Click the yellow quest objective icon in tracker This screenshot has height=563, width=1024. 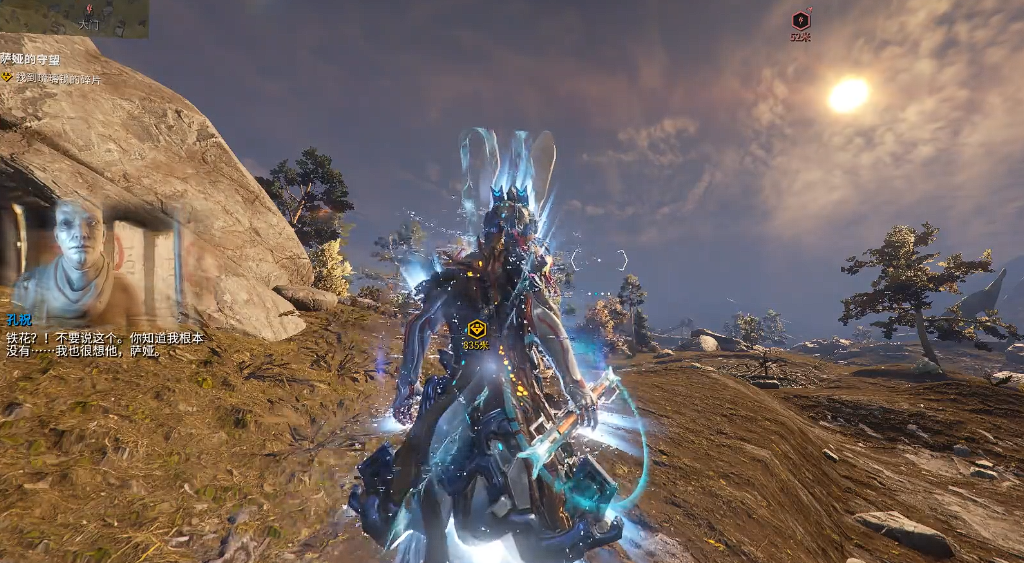coord(7,77)
